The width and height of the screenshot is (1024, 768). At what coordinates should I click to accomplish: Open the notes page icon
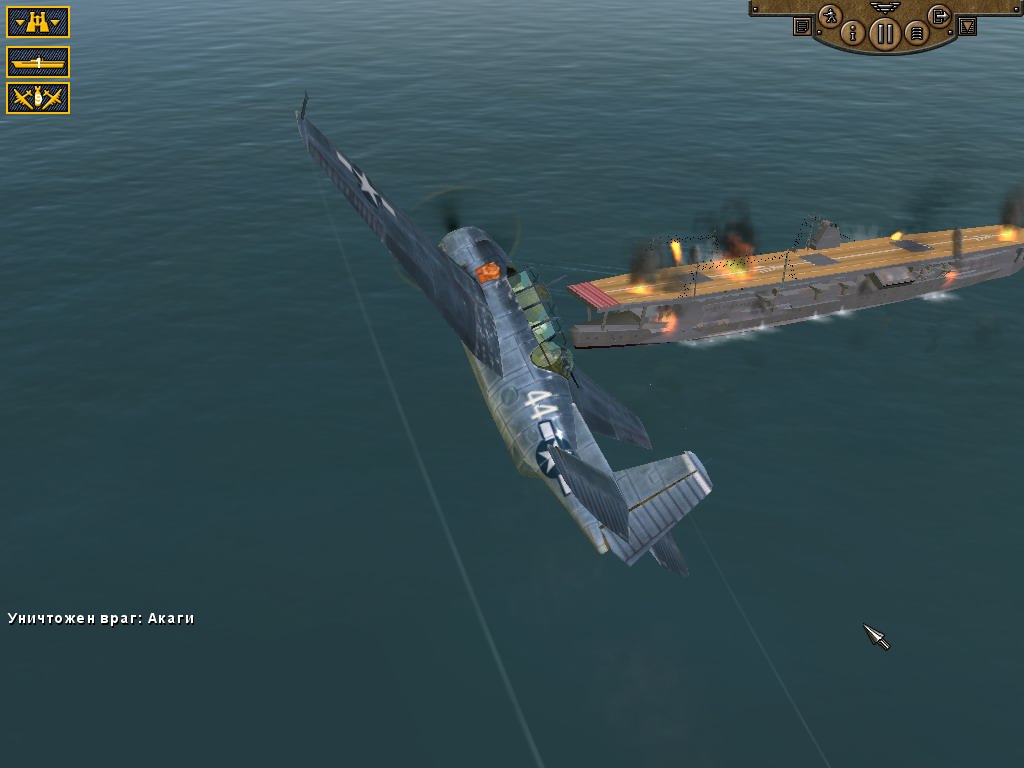click(x=802, y=27)
